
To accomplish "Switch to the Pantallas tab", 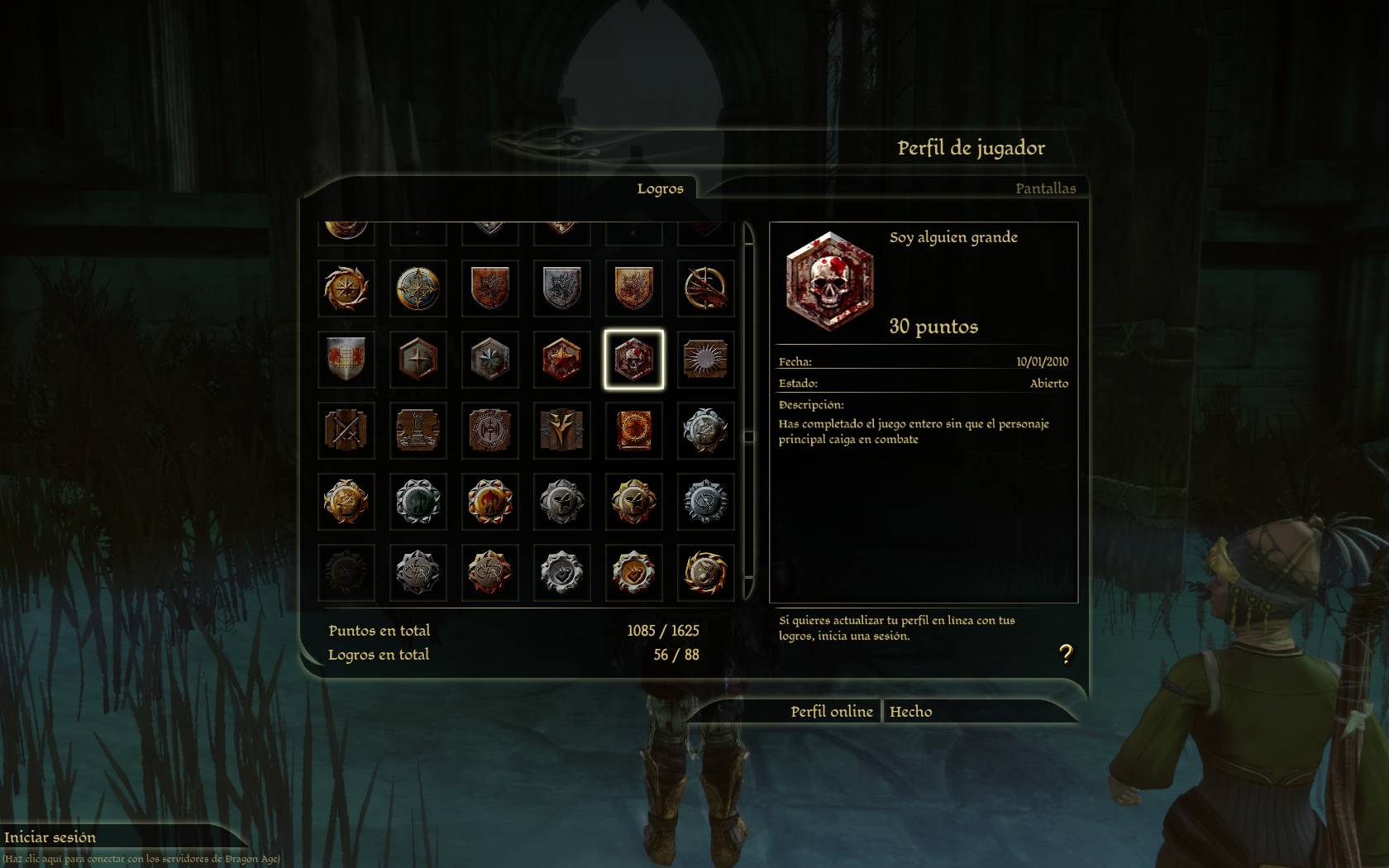I will point(1045,188).
